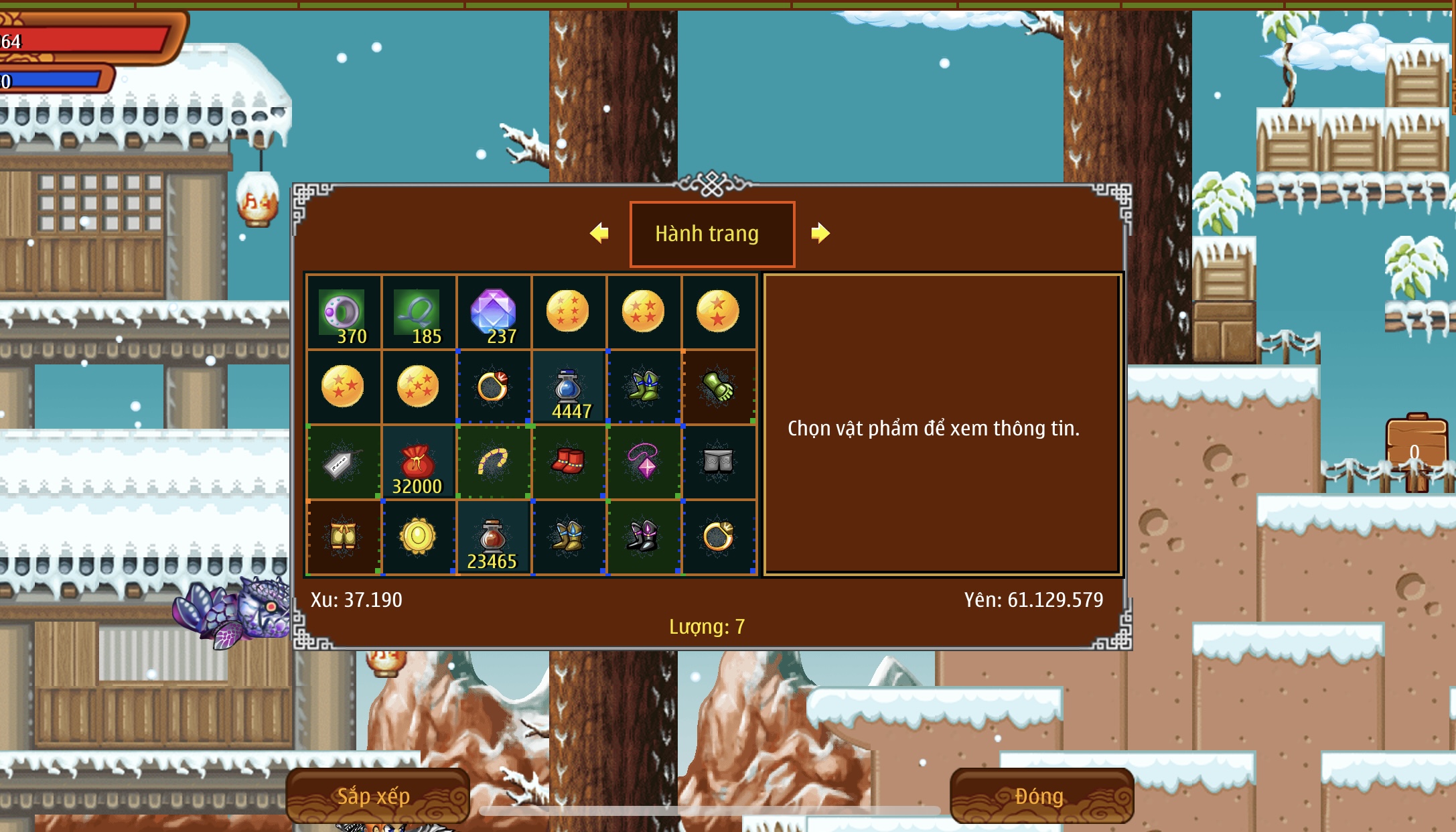Screen dimensions: 1456x832
Task: Select the yellow trousers item
Action: [344, 537]
